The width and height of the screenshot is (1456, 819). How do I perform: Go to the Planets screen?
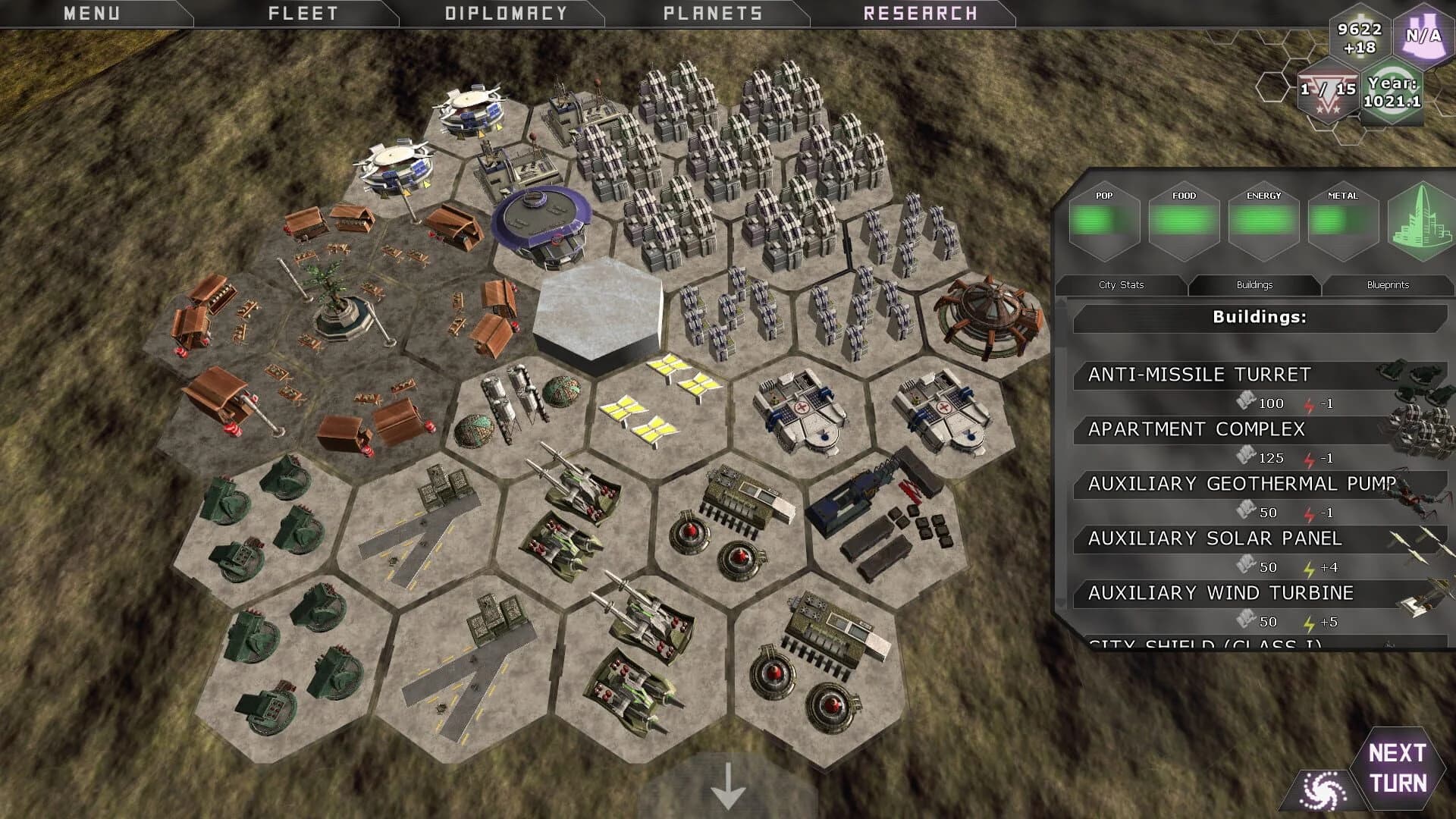point(712,13)
